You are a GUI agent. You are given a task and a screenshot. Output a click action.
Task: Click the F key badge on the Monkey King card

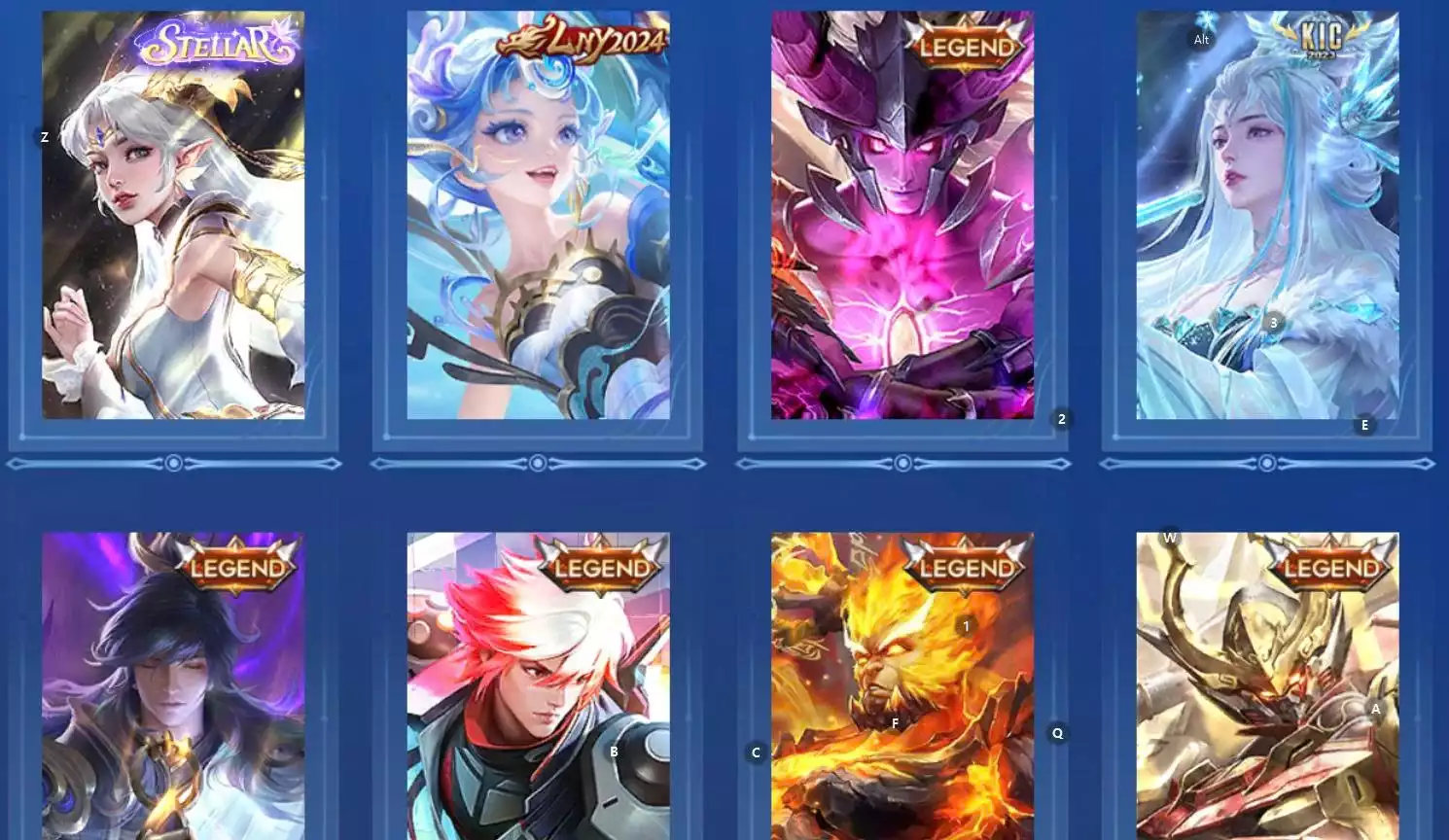895,723
